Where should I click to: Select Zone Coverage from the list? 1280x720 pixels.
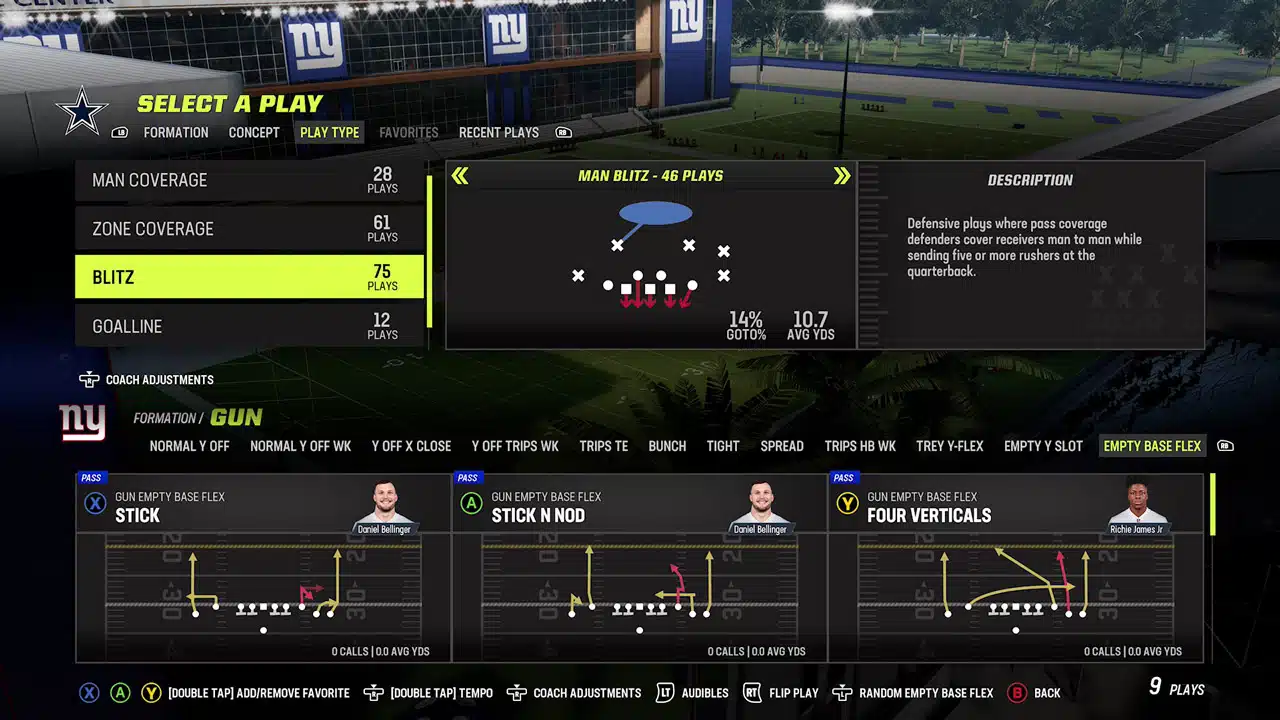[249, 229]
